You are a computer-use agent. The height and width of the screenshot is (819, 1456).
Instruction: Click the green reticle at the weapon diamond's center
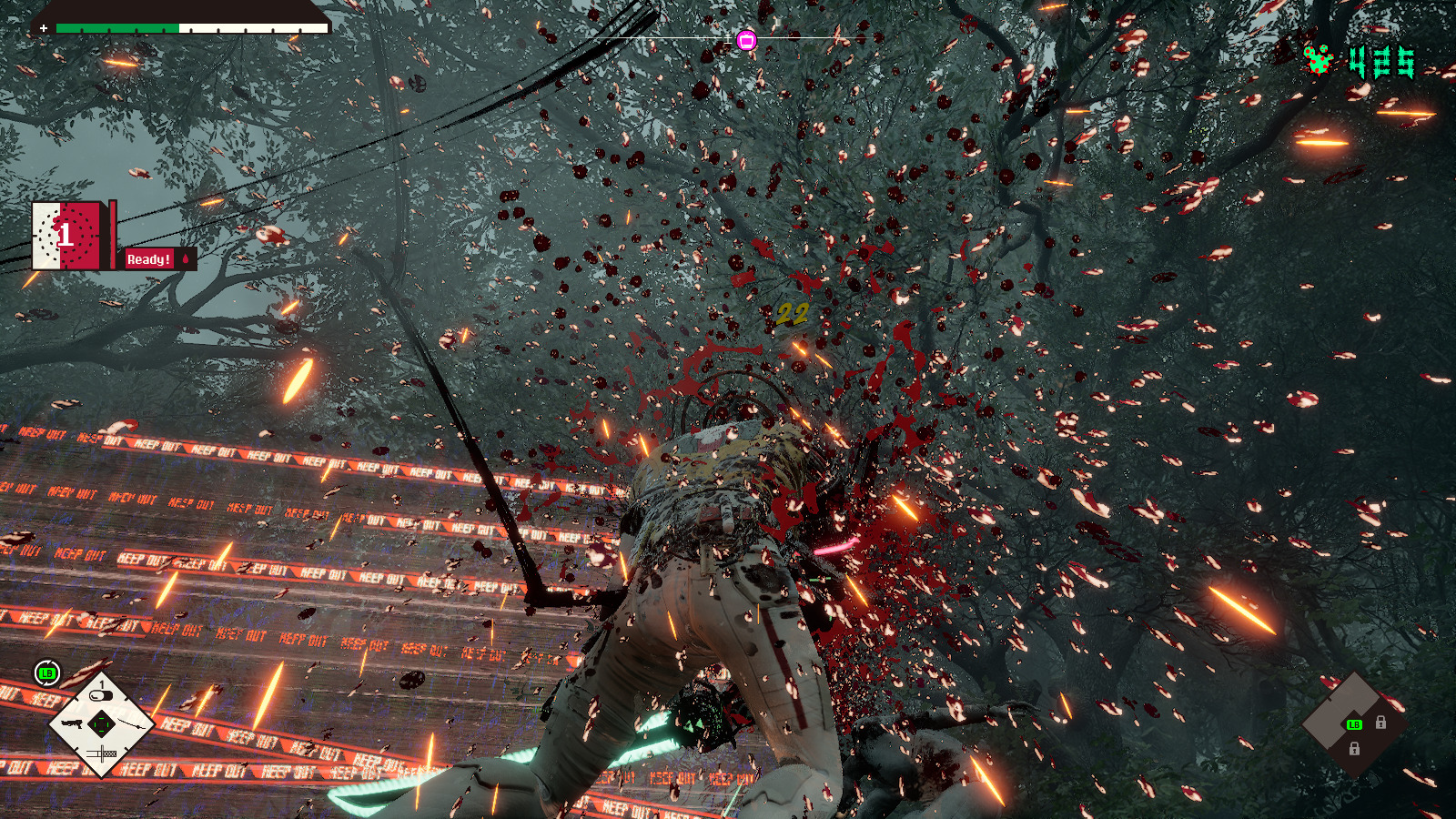tap(101, 724)
